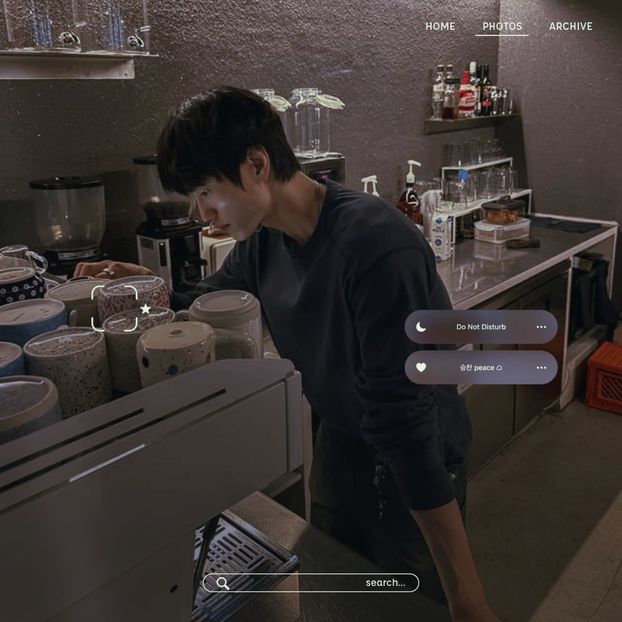
Task: Open the three-dot menu on peace pill
Action: point(541,367)
